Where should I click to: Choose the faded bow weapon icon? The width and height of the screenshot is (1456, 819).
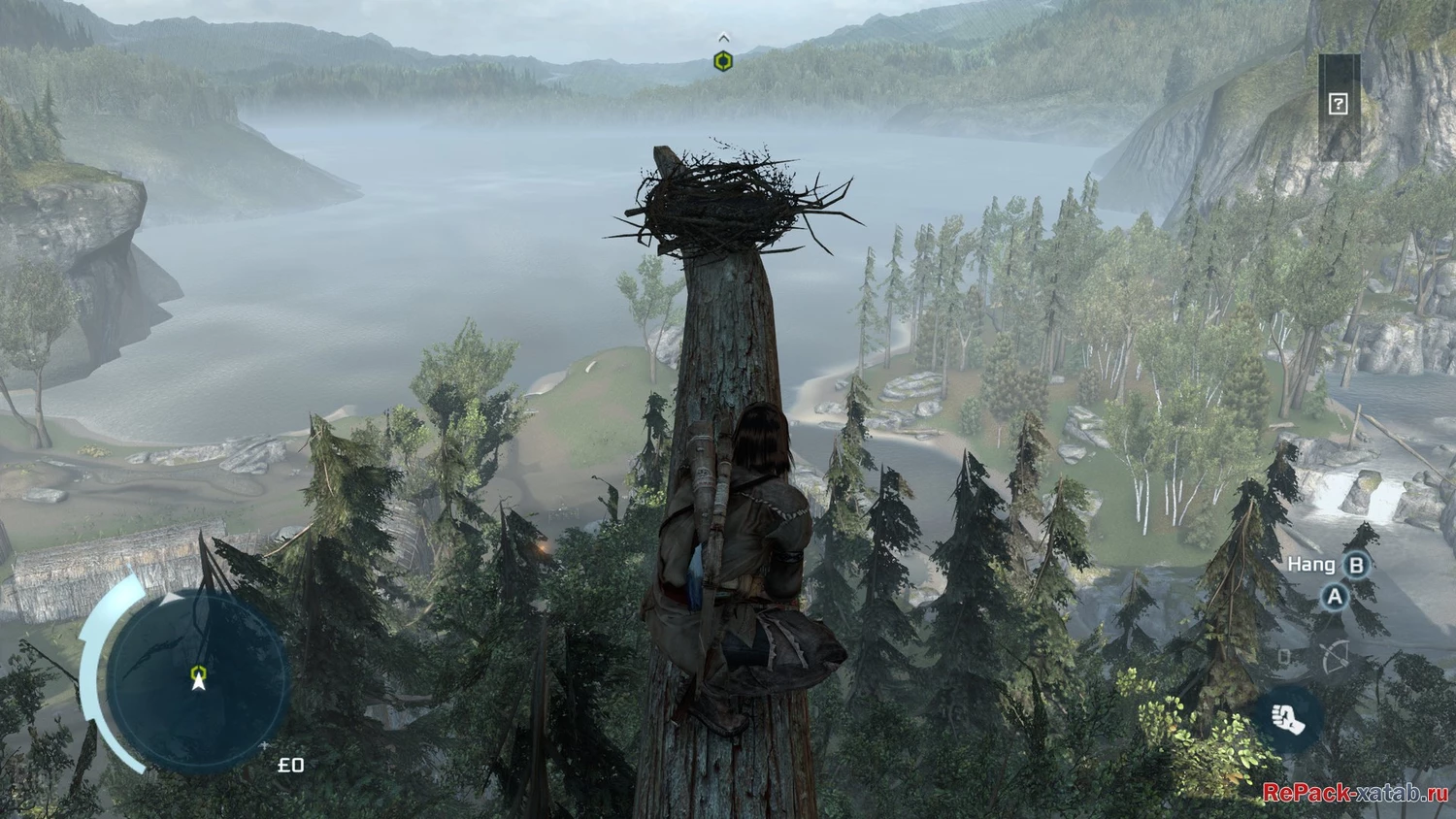pos(1337,657)
